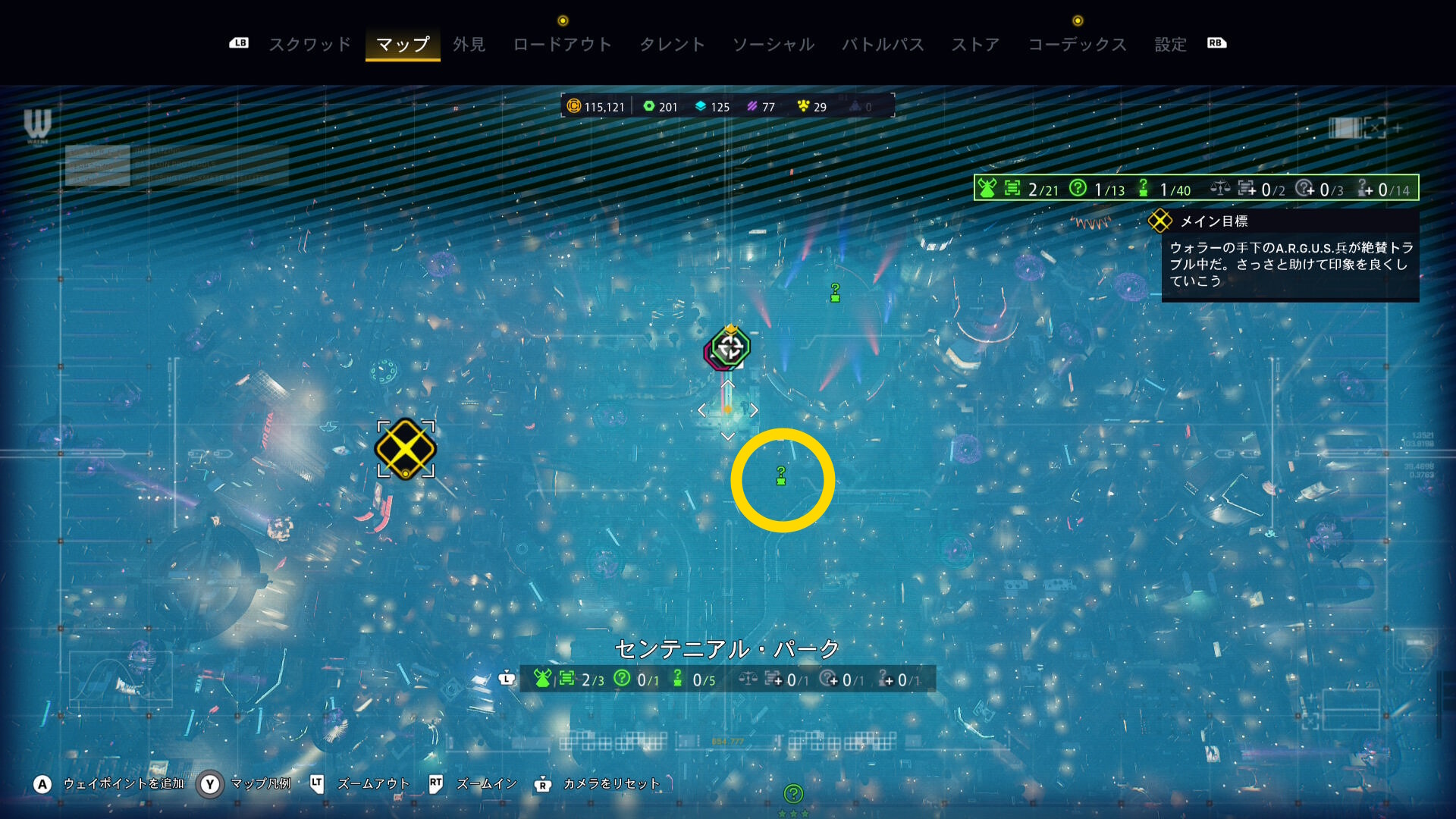Image resolution: width=1456 pixels, height=819 pixels.
Task: Click the green riddle marker inside yellow circle
Action: pos(781,476)
